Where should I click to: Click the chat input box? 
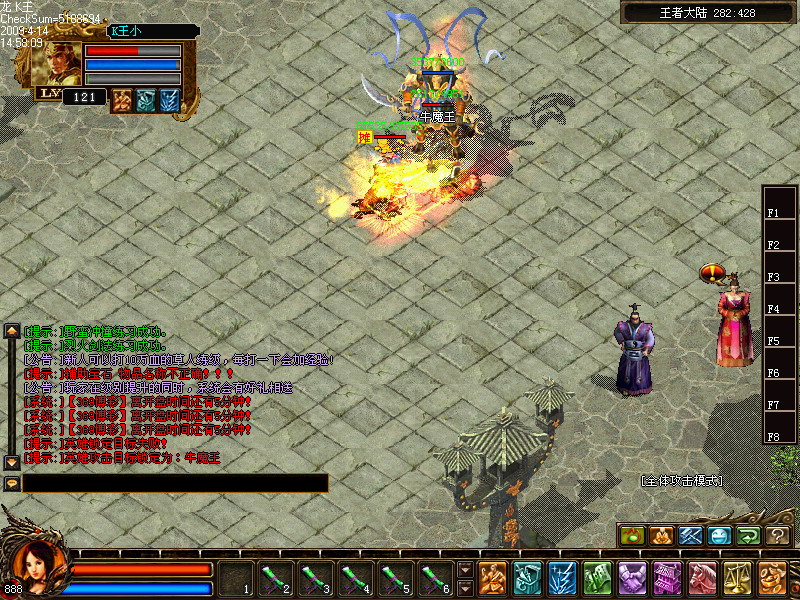point(175,483)
